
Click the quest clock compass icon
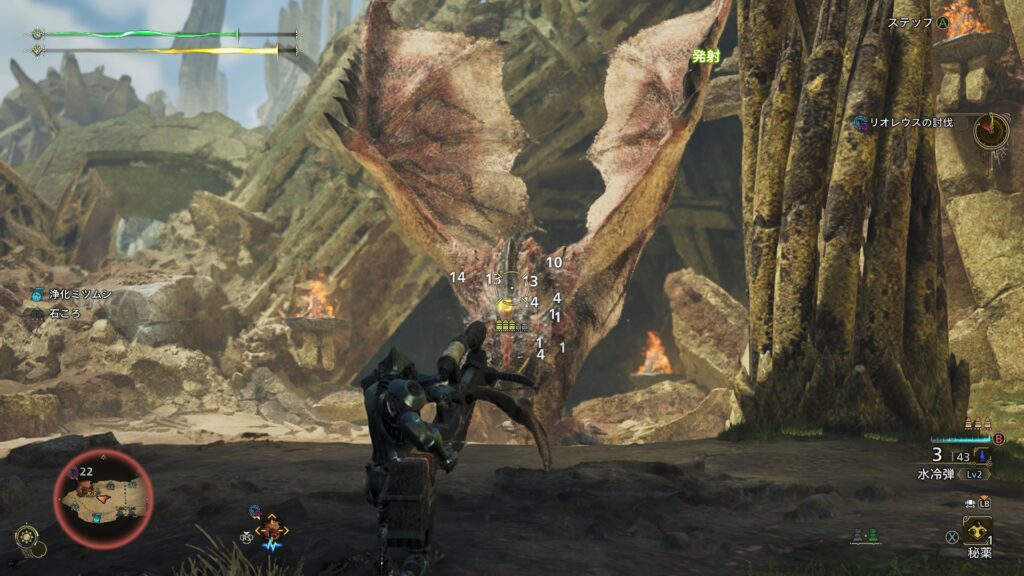coord(992,130)
